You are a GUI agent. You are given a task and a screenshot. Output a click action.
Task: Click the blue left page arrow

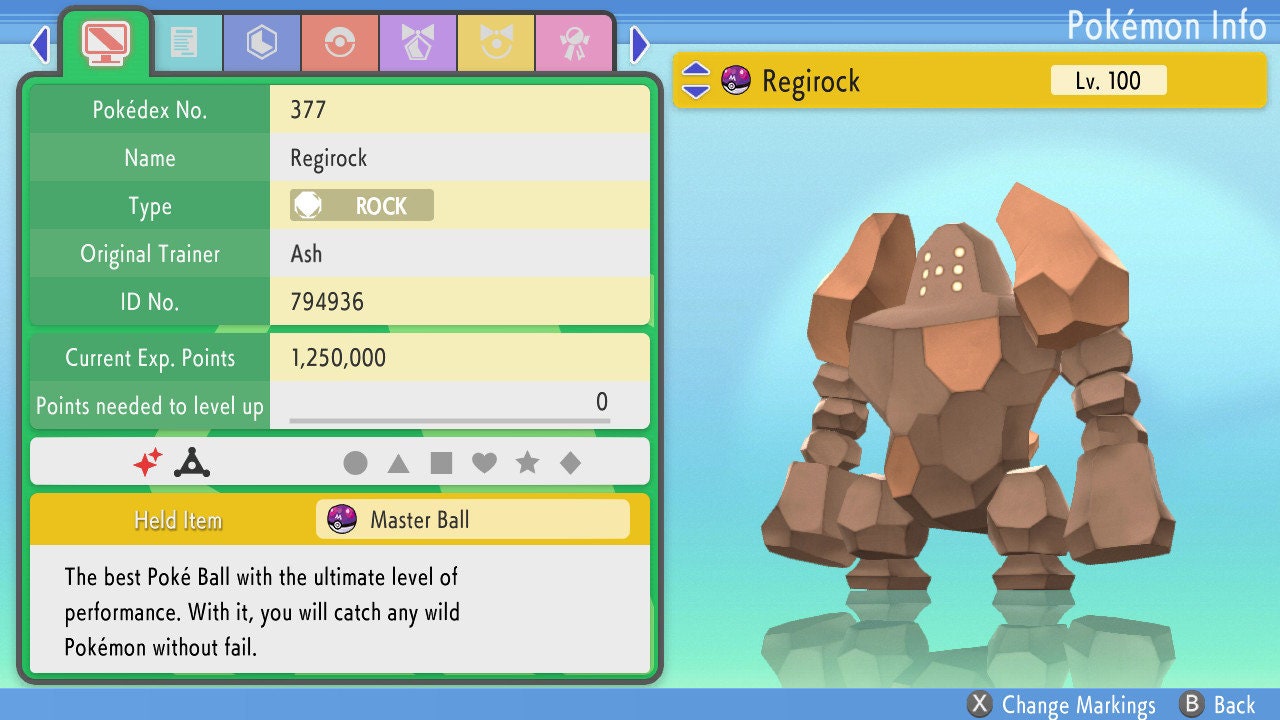pyautogui.click(x=40, y=45)
